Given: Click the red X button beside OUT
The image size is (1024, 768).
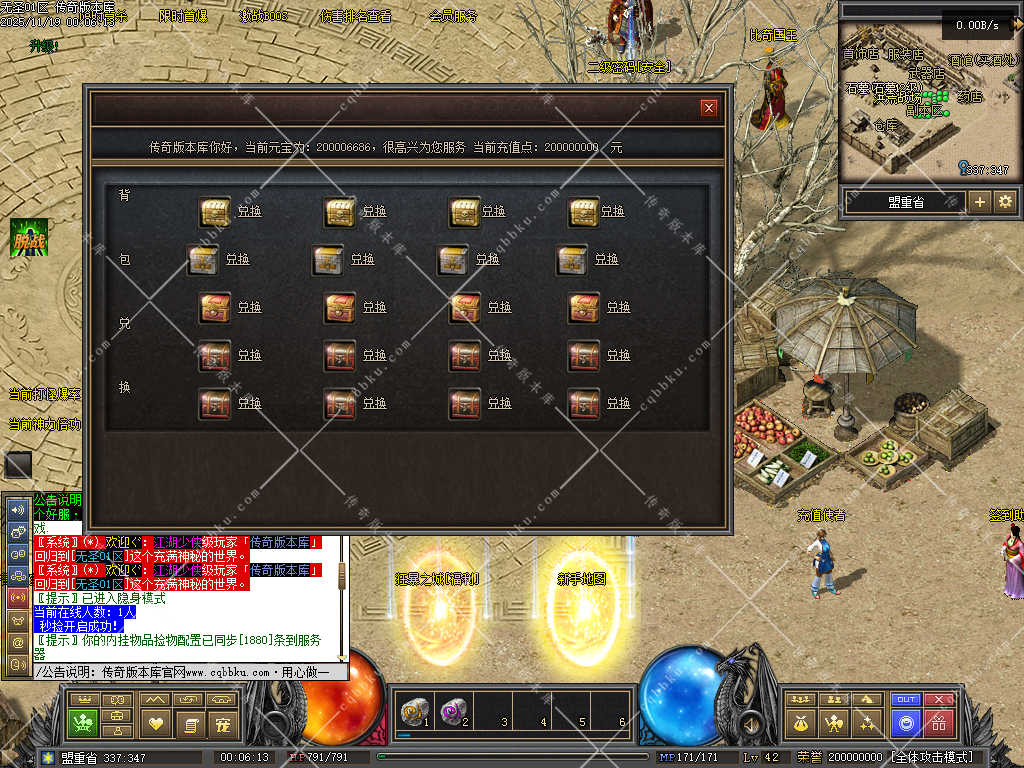Looking at the screenshot, I should (939, 700).
